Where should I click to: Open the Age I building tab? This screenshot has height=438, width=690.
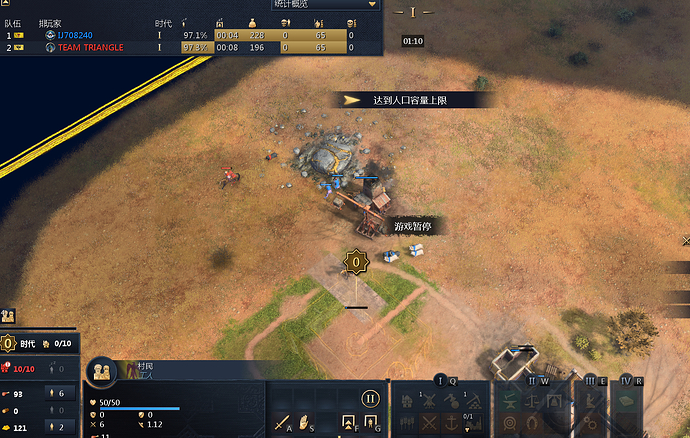coord(439,381)
